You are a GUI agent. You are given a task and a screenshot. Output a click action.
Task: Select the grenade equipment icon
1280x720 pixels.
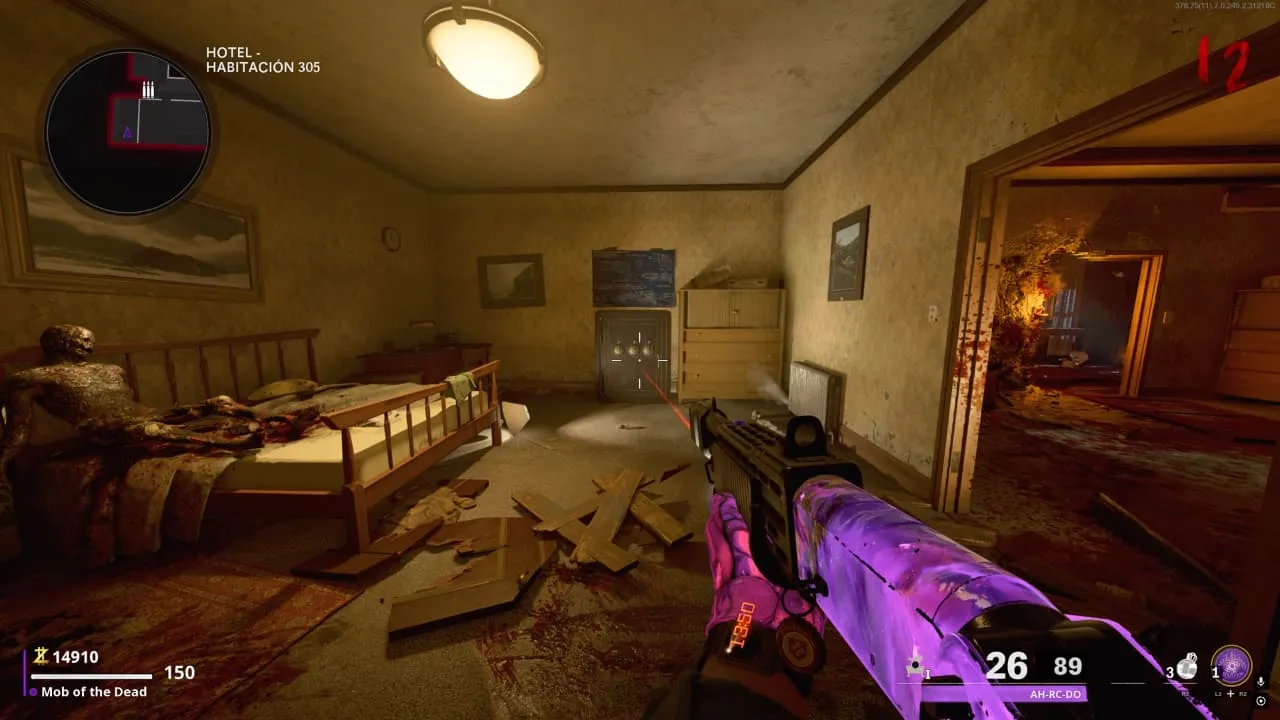1187,667
